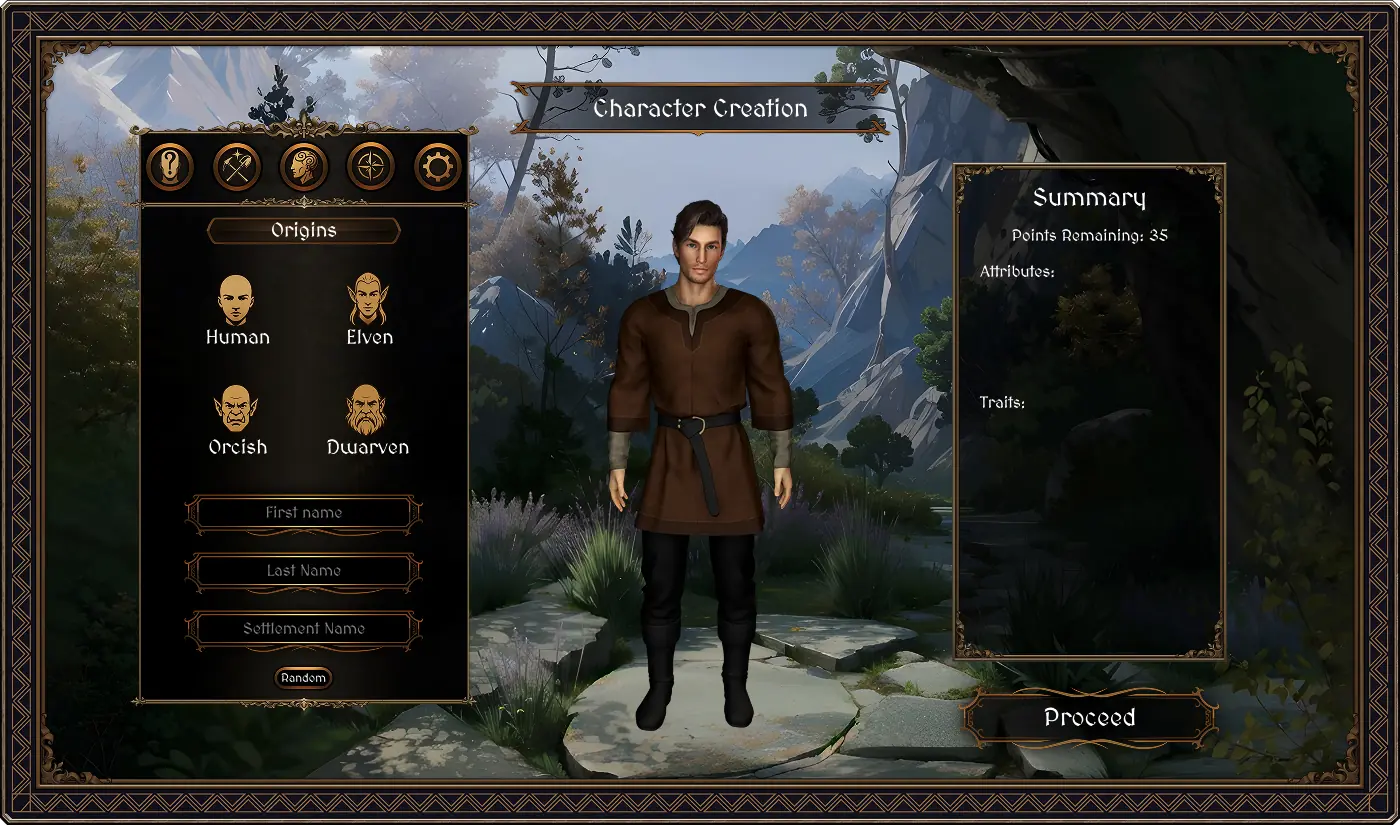Viewport: 1400px width, 825px height.
Task: Choose the Human origin
Action: 237,311
